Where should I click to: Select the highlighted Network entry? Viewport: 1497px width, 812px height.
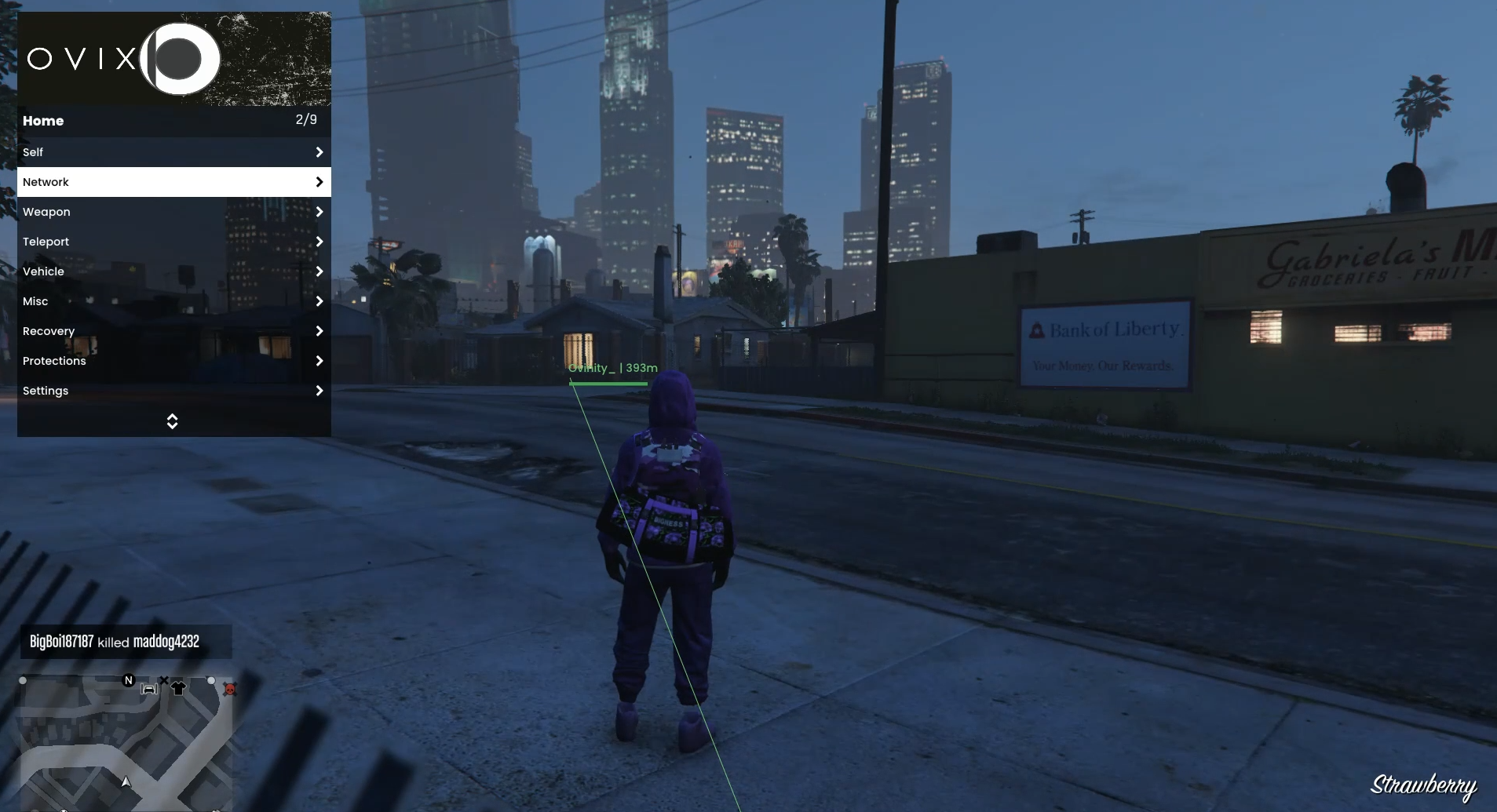[173, 182]
